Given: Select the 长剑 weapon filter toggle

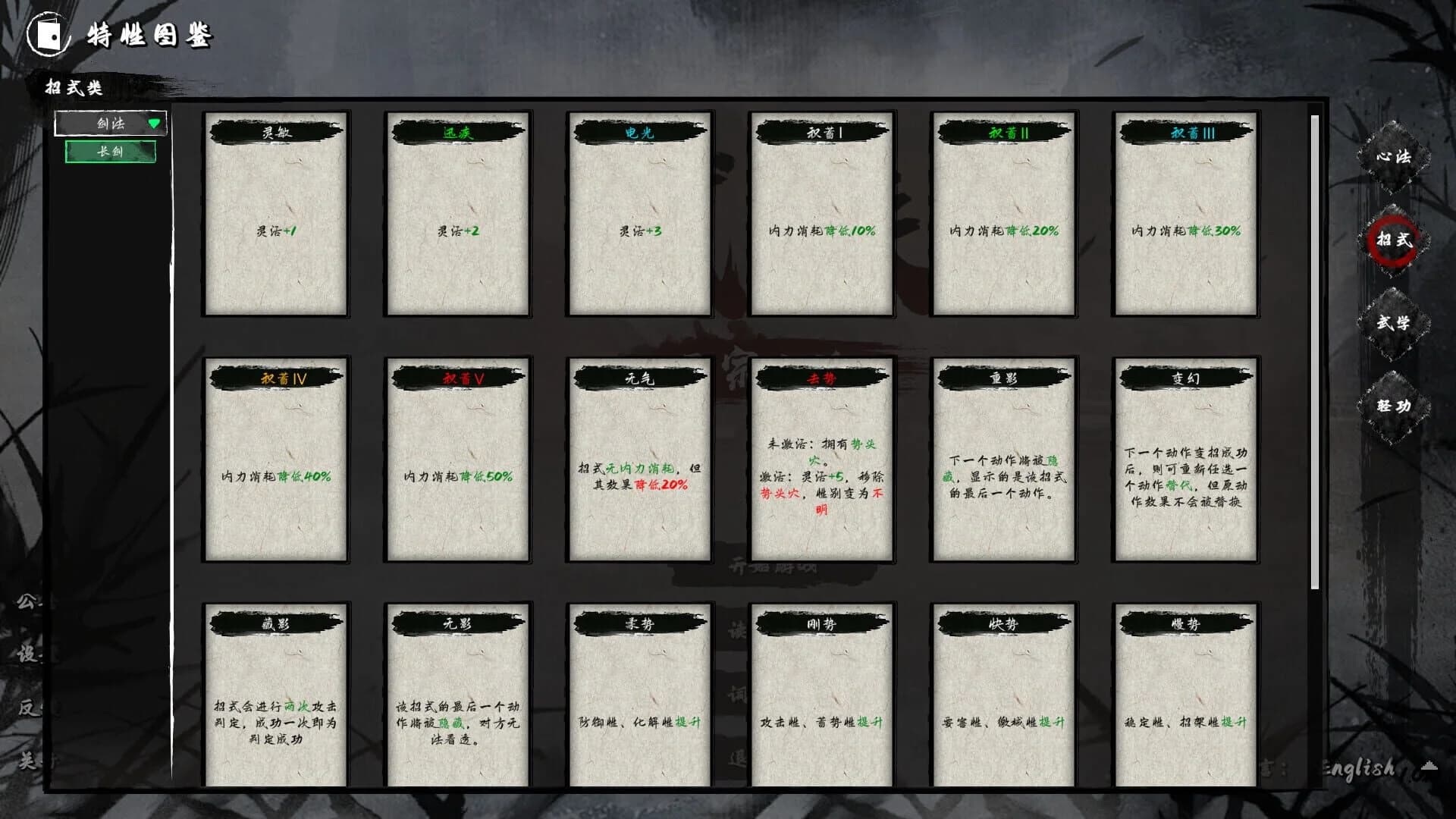Looking at the screenshot, I should click(111, 152).
